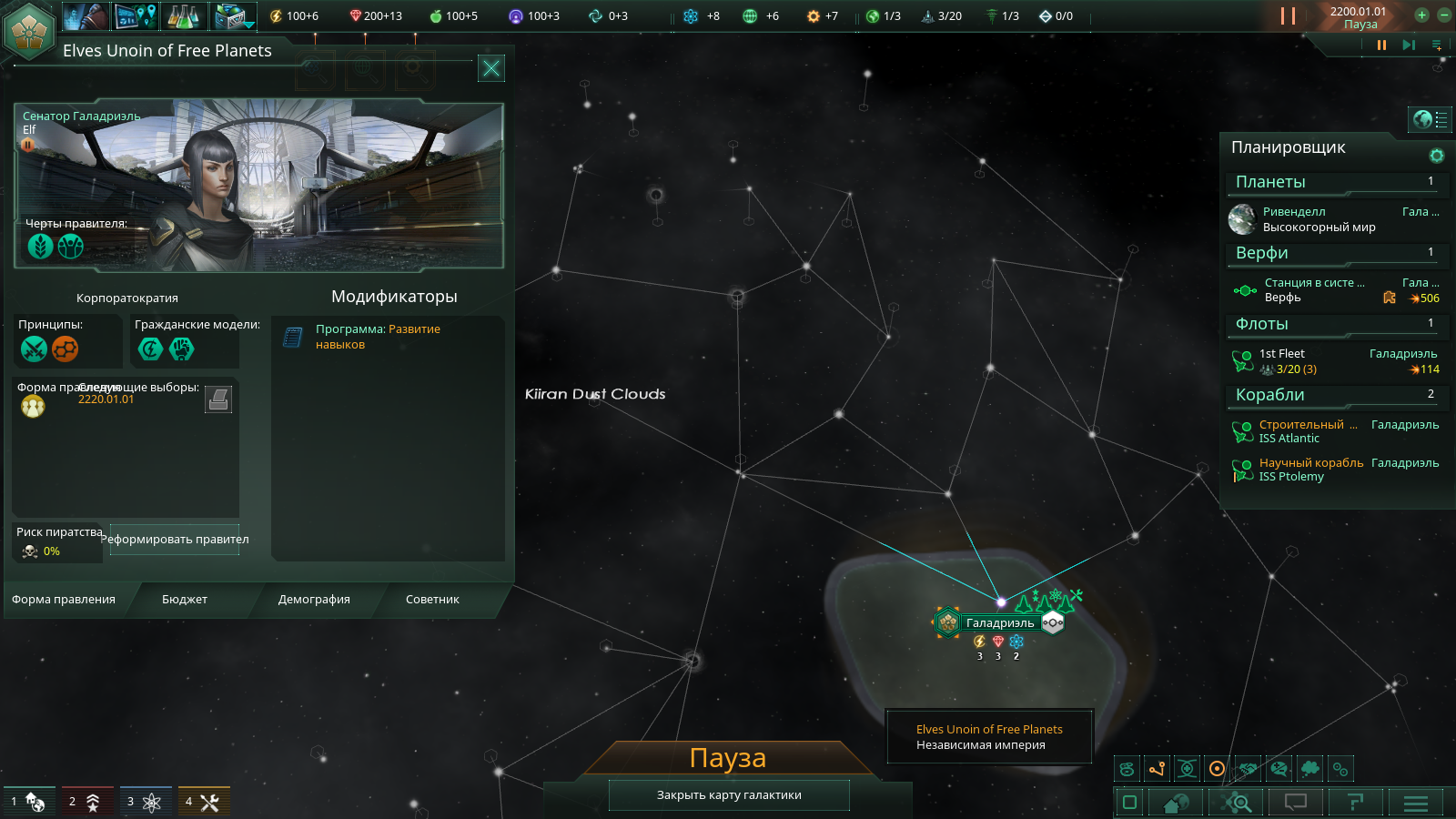Click the empire emblem in top corner
This screenshot has width=1456, height=819.
(29, 30)
